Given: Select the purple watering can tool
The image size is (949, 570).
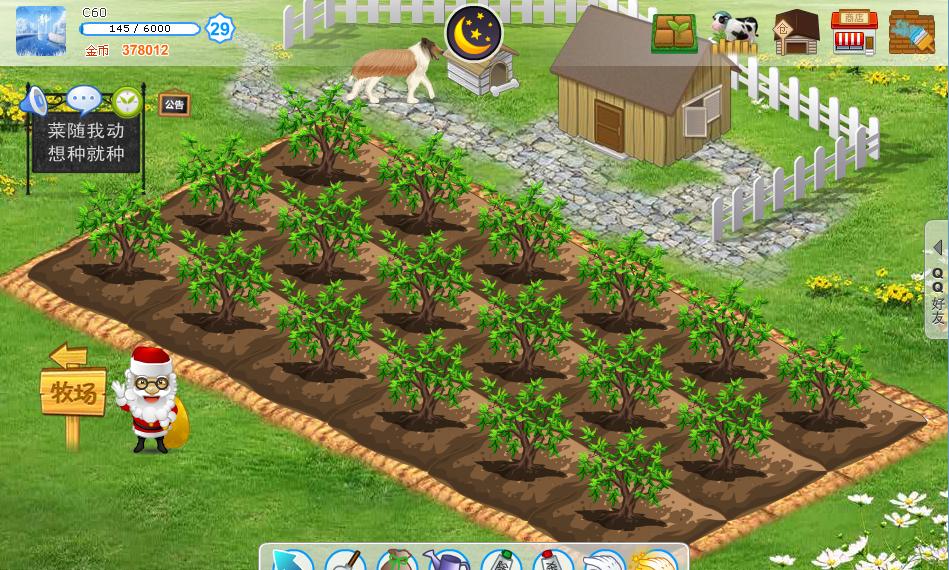Looking at the screenshot, I should point(447,561).
